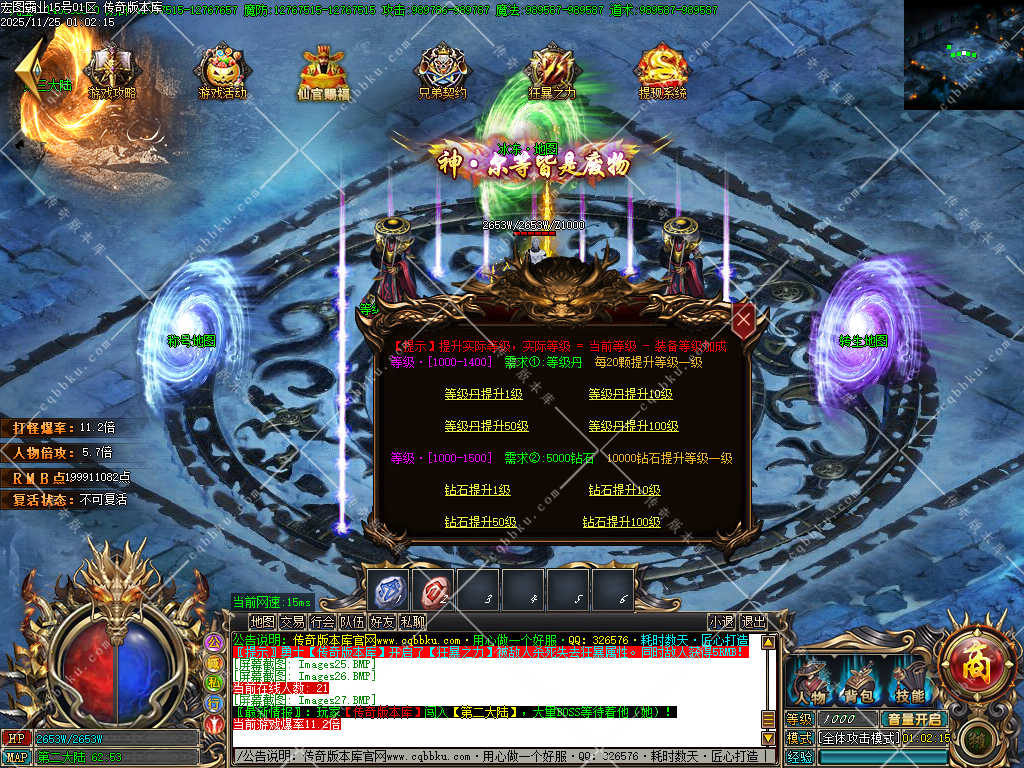Open the 背包 bag panel
Viewport: 1024px width, 768px height.
coord(859,682)
